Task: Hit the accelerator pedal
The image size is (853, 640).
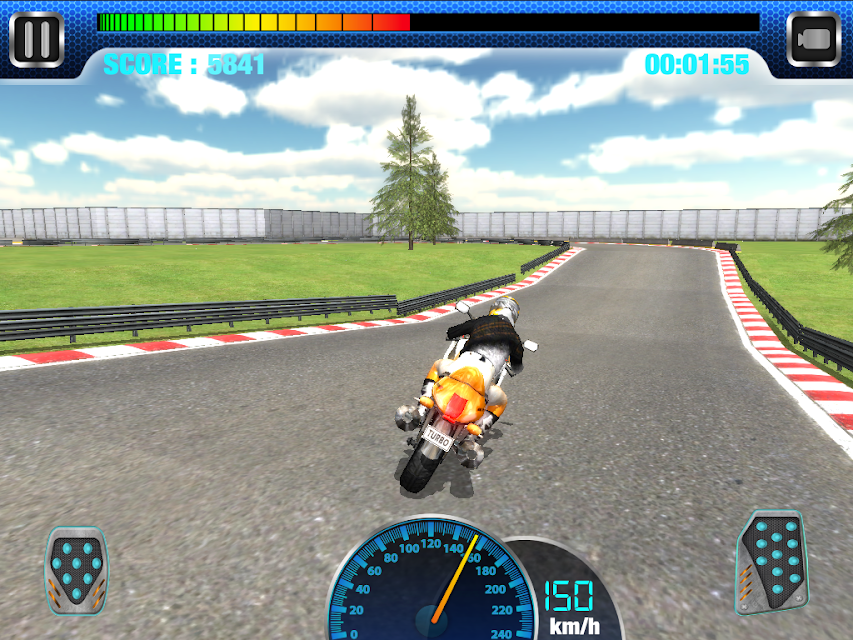Action: 771,561
